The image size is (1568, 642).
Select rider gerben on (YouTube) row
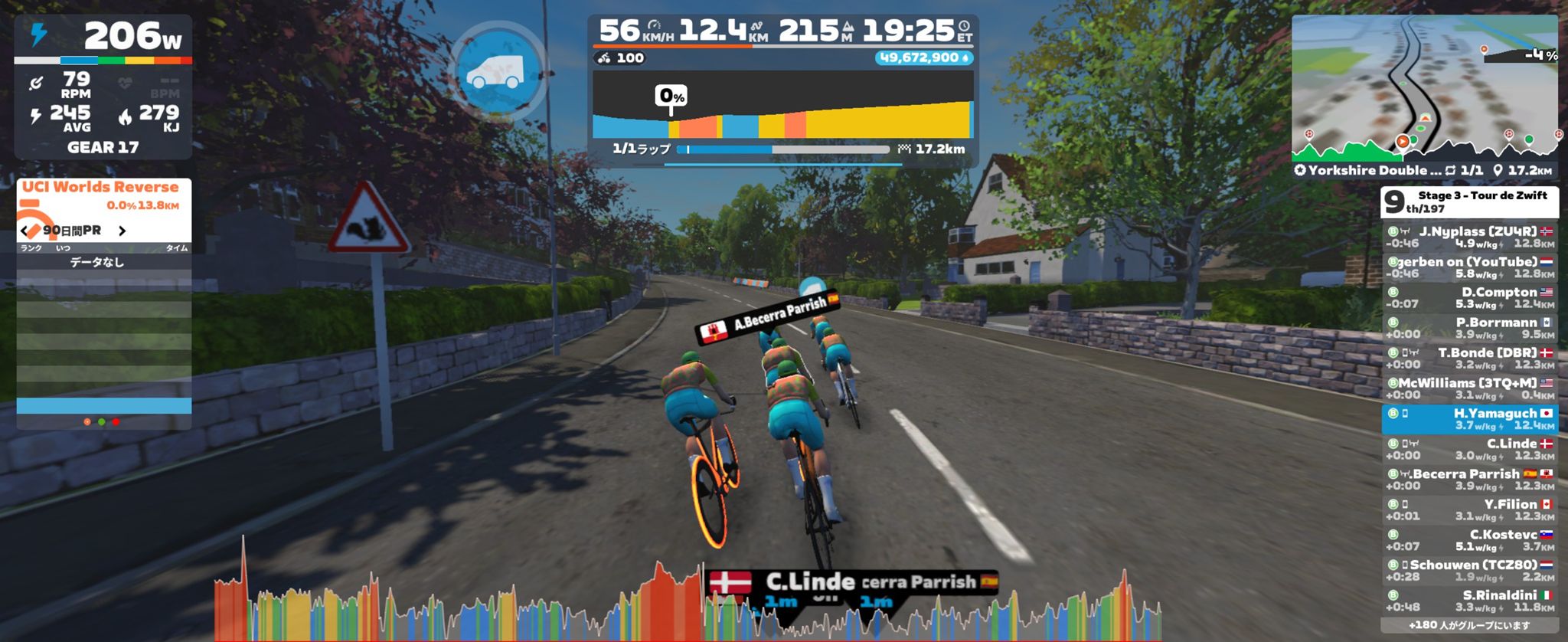click(x=1469, y=267)
